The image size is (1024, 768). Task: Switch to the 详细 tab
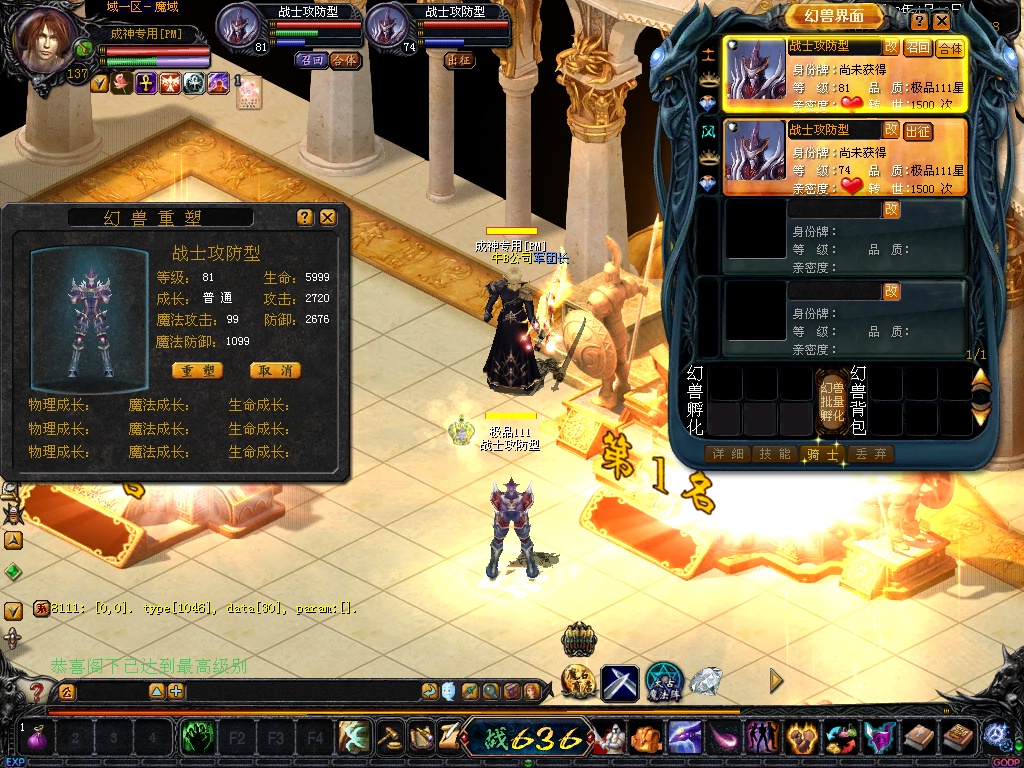coord(727,454)
